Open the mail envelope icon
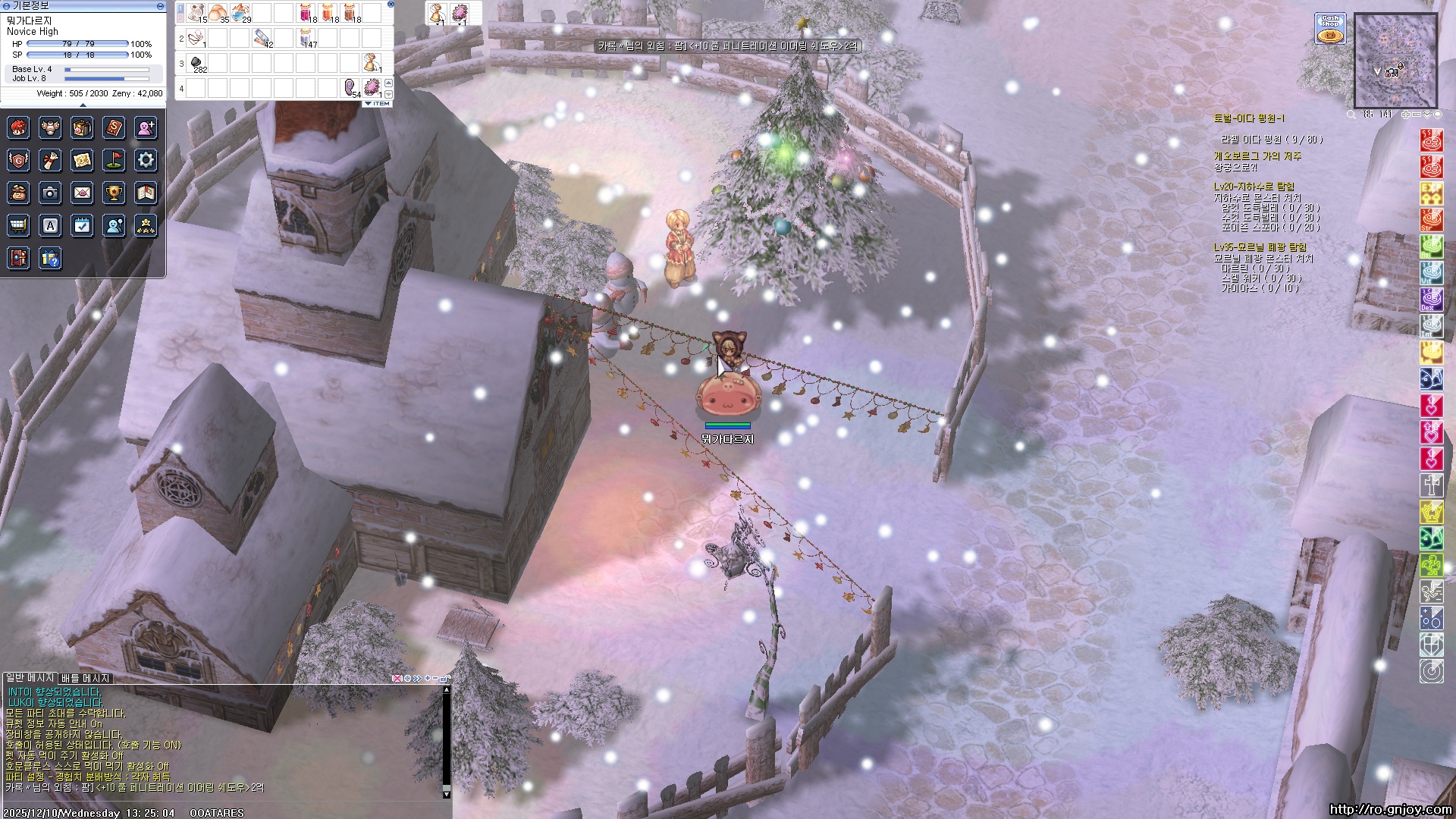 [82, 193]
